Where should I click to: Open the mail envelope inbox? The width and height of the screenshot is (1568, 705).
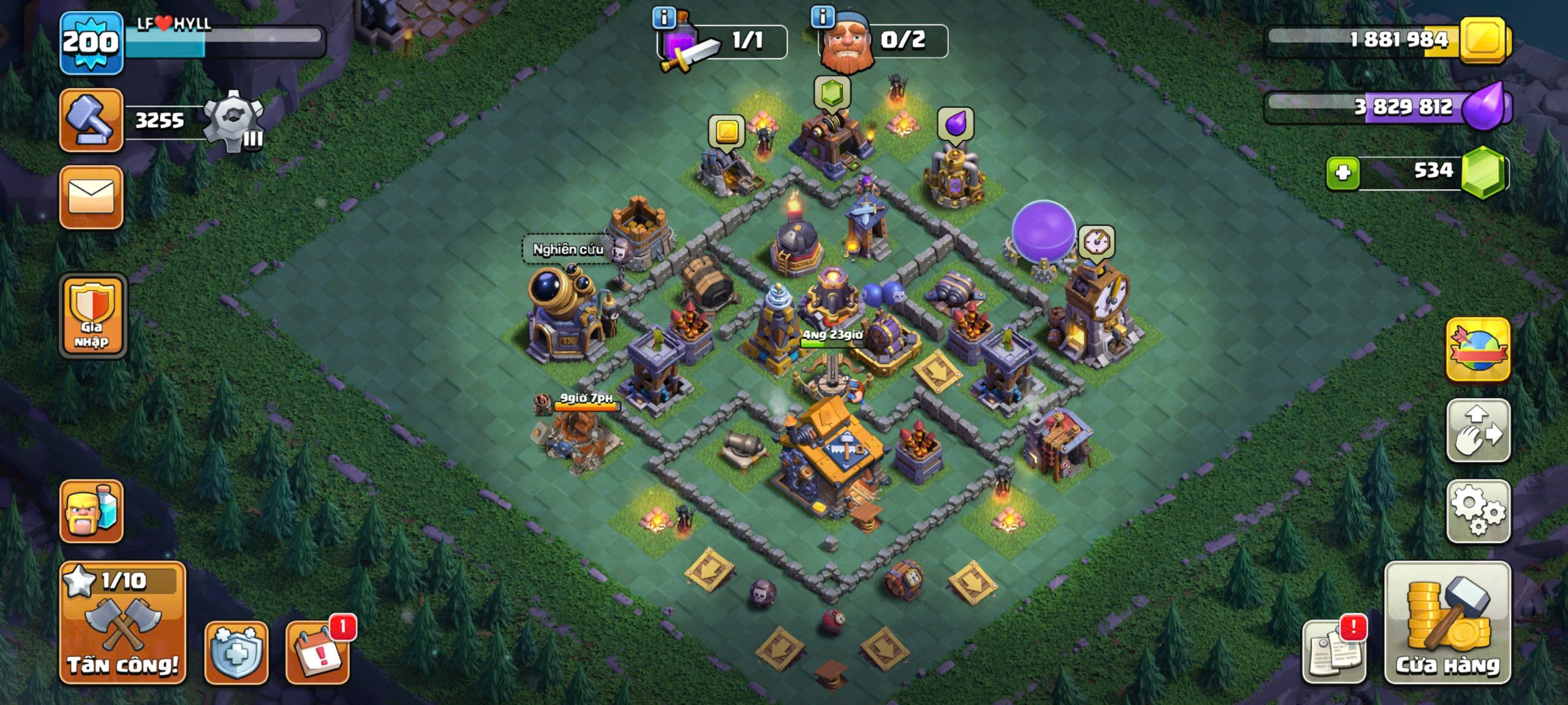coord(91,197)
